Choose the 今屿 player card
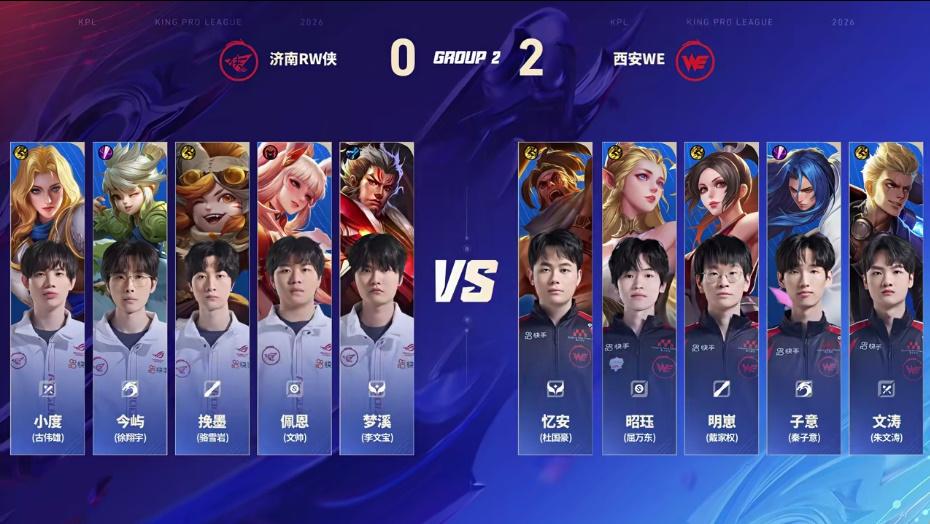930x524 pixels. tap(131, 297)
